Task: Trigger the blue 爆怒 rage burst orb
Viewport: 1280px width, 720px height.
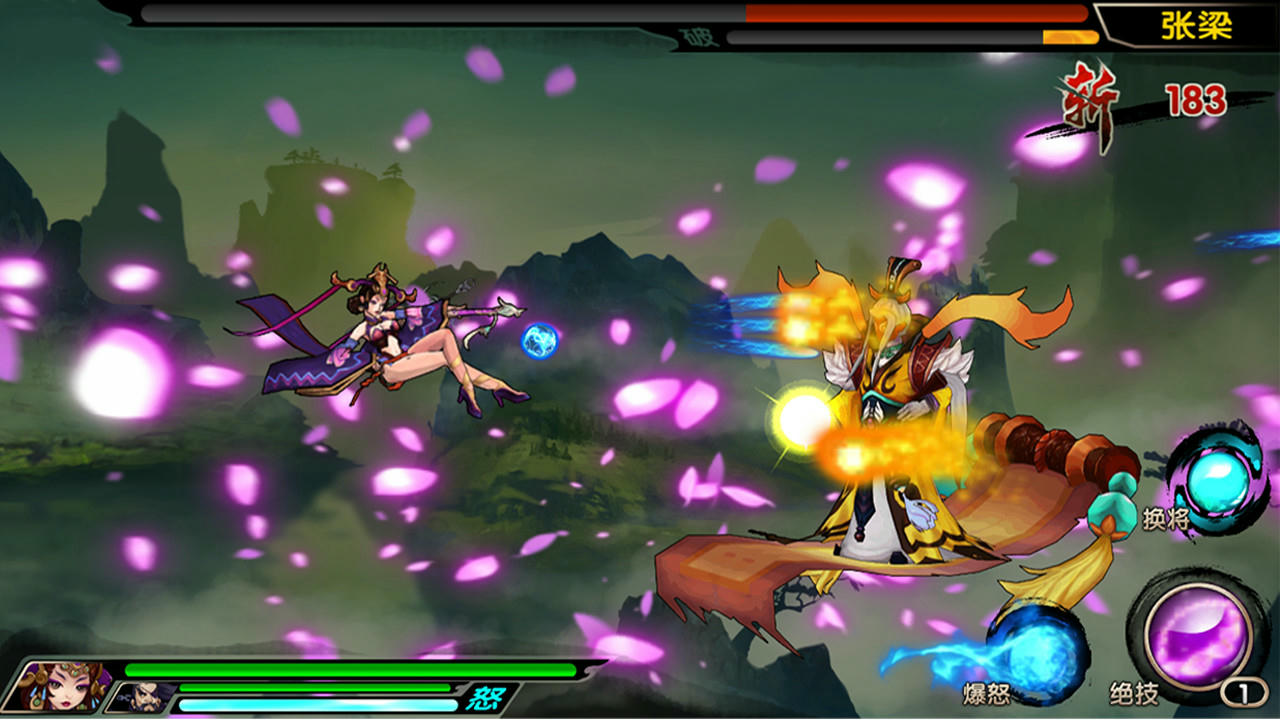Action: click(1037, 651)
